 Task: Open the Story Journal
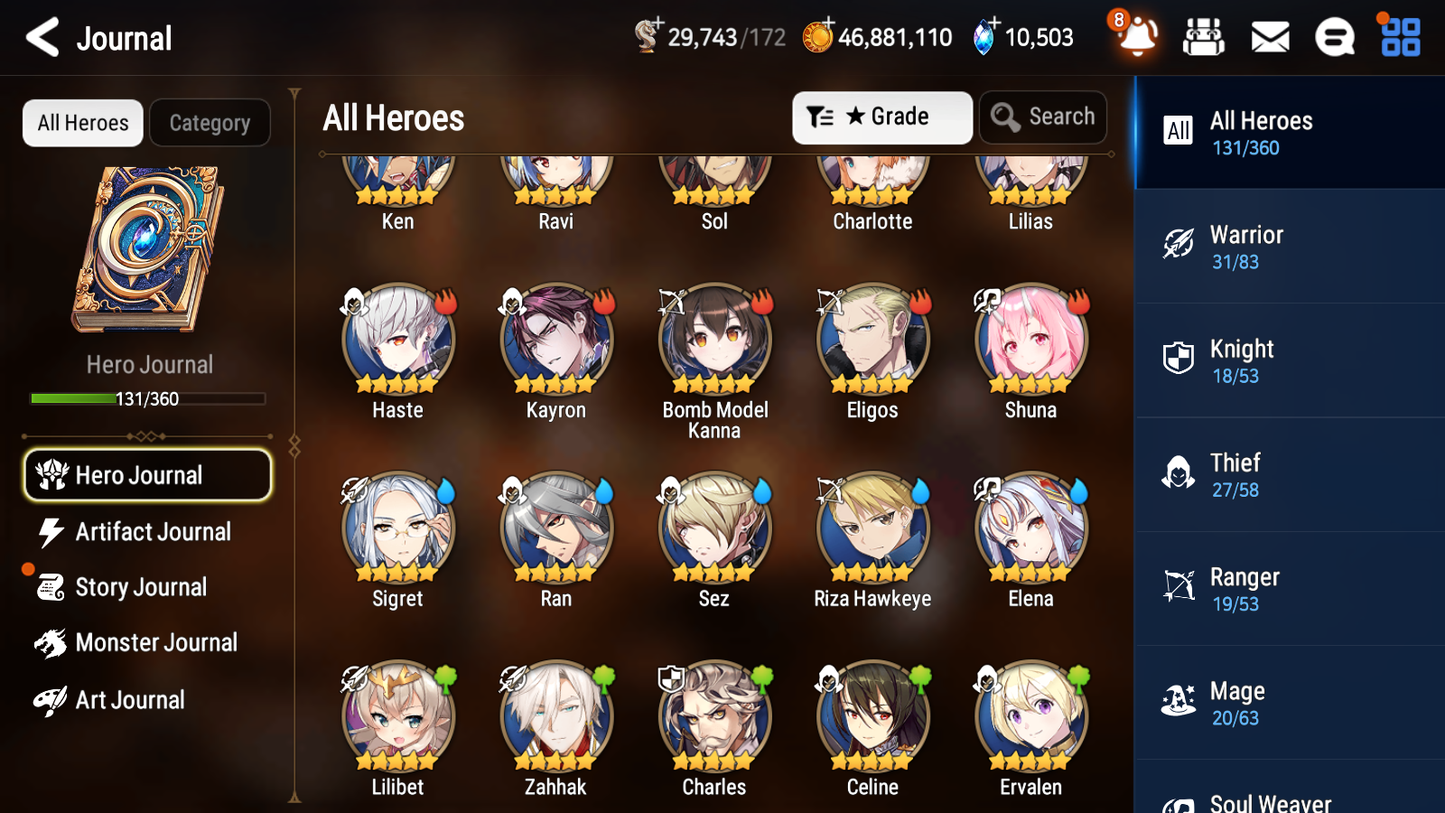pos(146,587)
